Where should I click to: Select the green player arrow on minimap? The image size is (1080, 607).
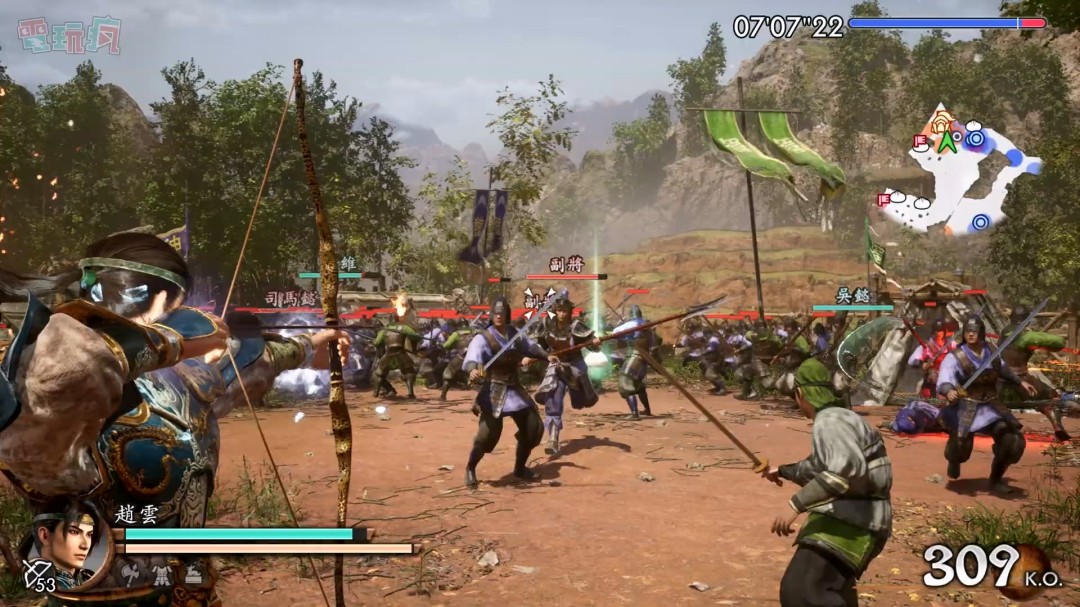coord(946,142)
